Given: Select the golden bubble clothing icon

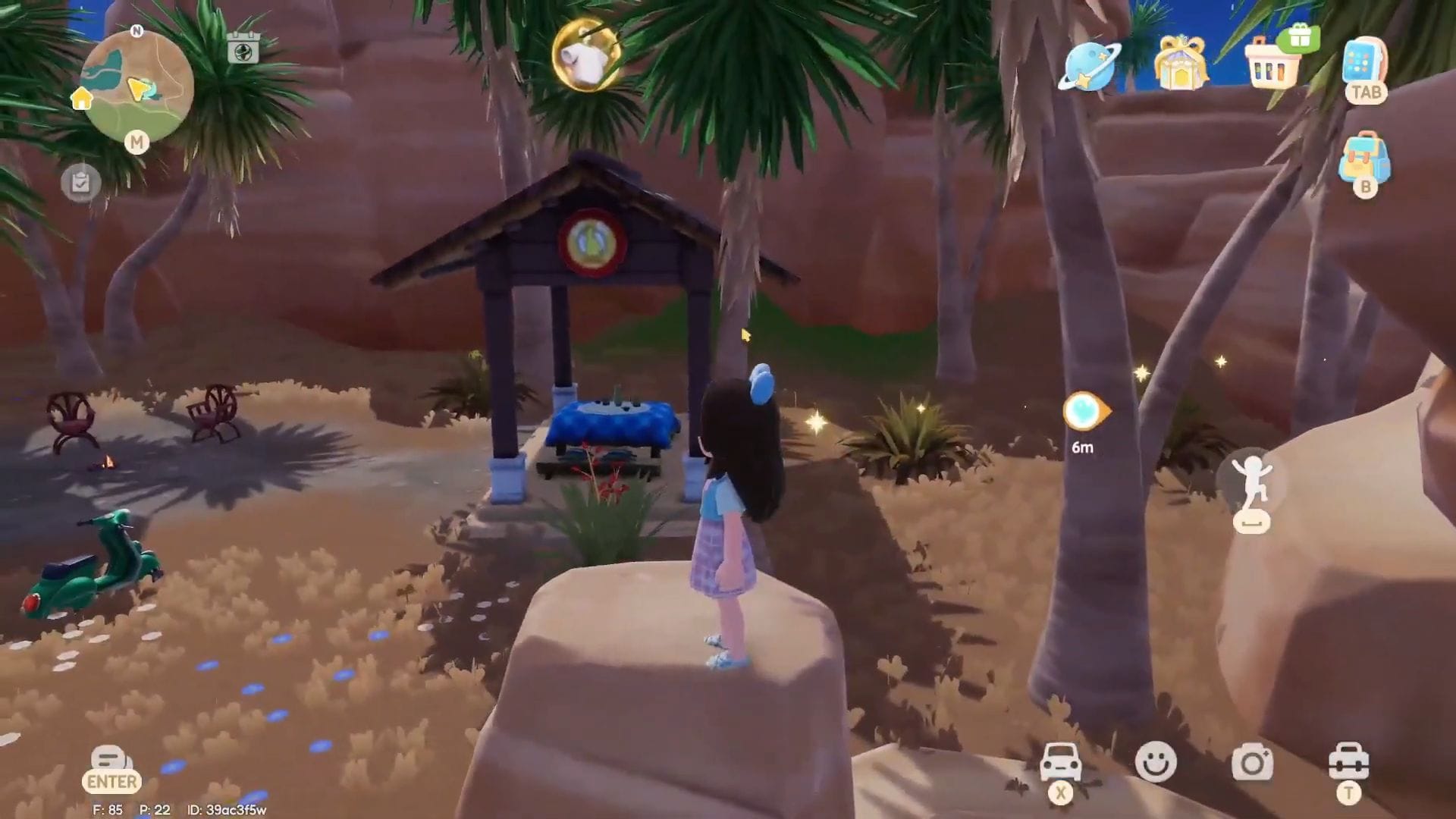Looking at the screenshot, I should [586, 55].
